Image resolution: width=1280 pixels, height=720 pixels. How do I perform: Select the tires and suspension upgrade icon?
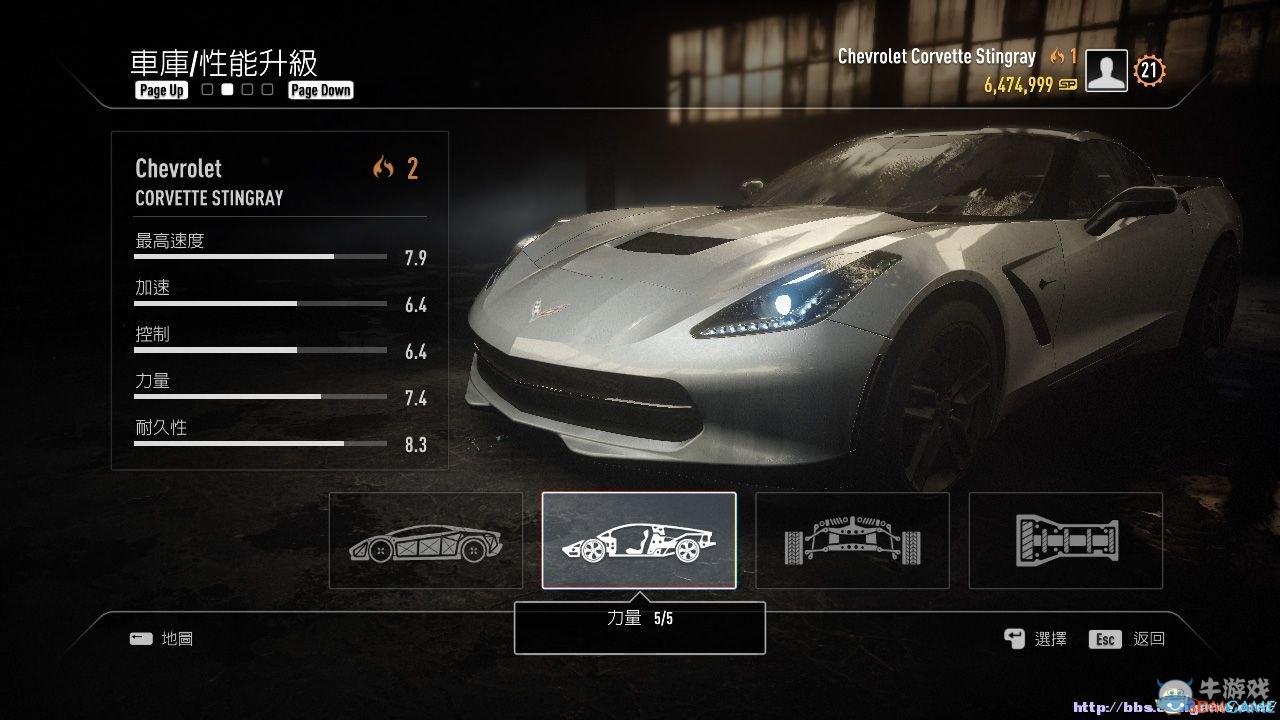coord(852,540)
